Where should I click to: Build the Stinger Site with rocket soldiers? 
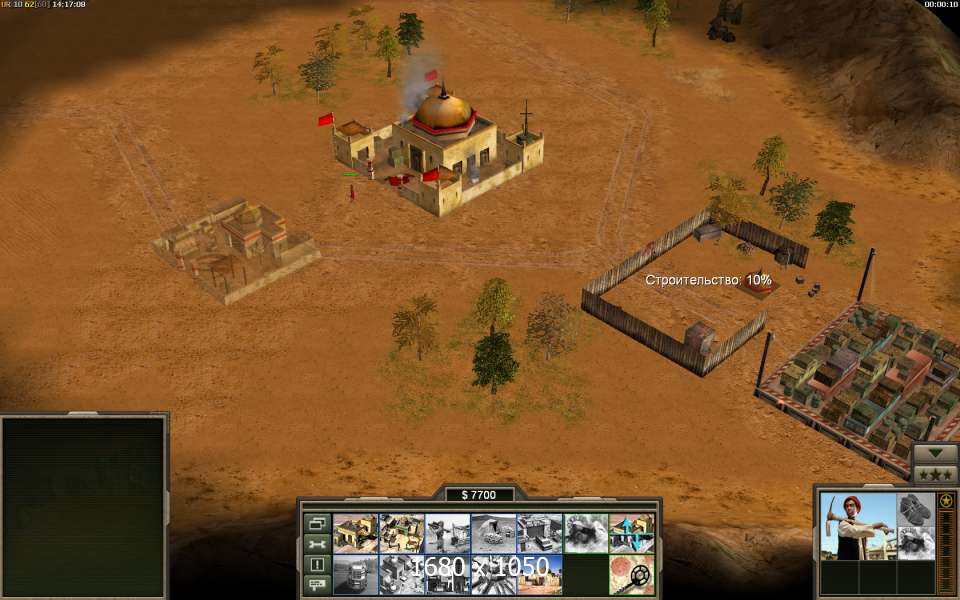click(x=447, y=533)
